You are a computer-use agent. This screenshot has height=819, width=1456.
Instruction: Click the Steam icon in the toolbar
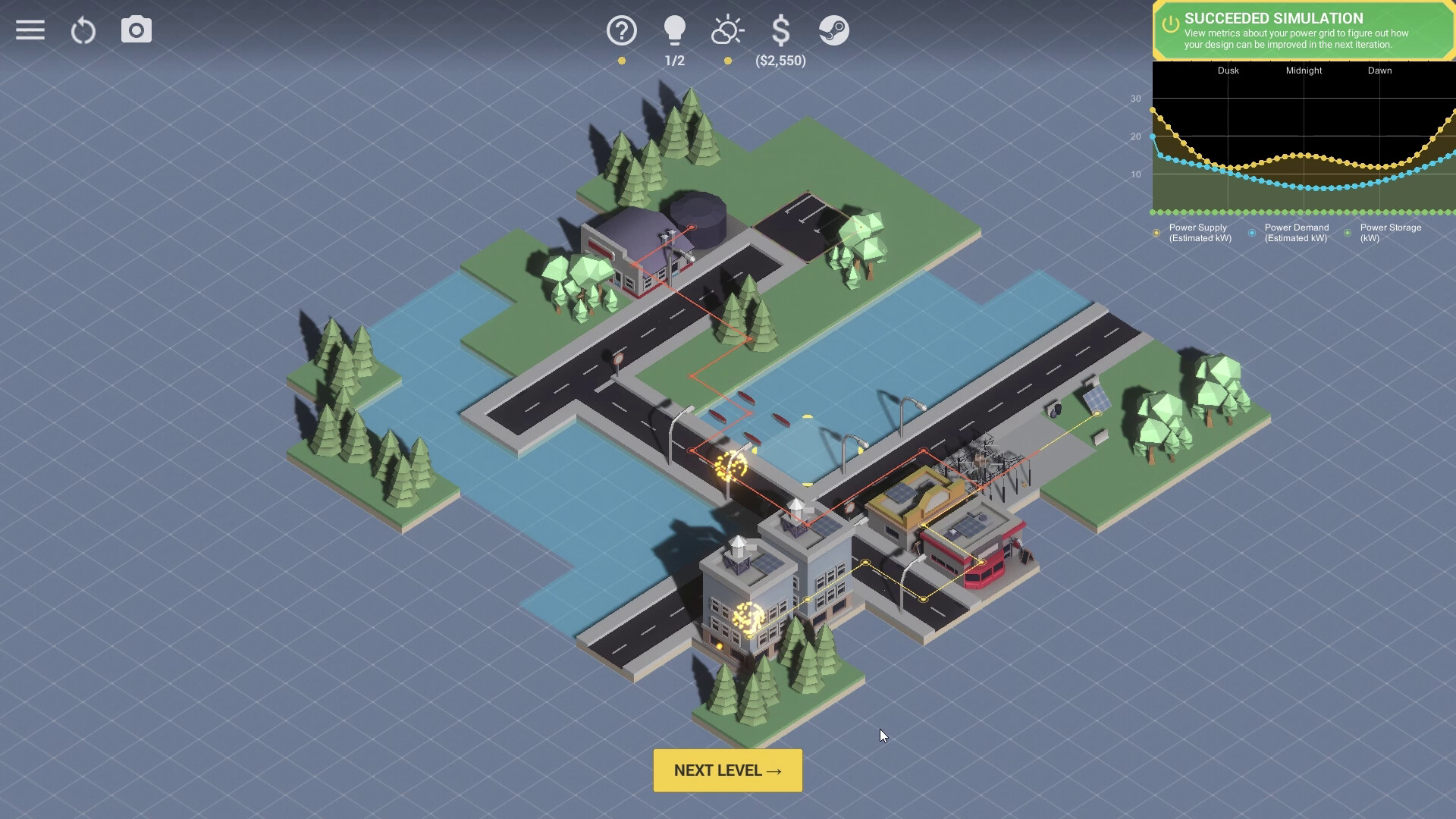click(834, 32)
